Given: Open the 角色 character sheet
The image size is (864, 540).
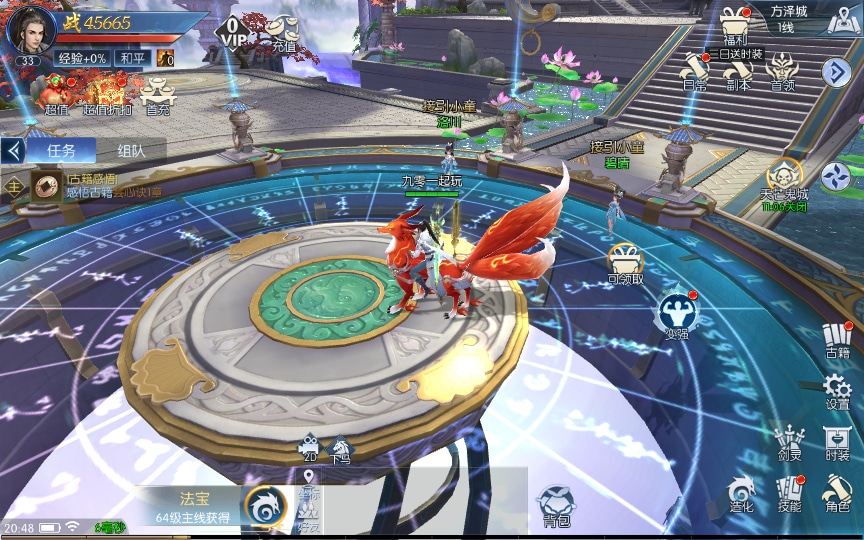Looking at the screenshot, I should pos(837,493).
